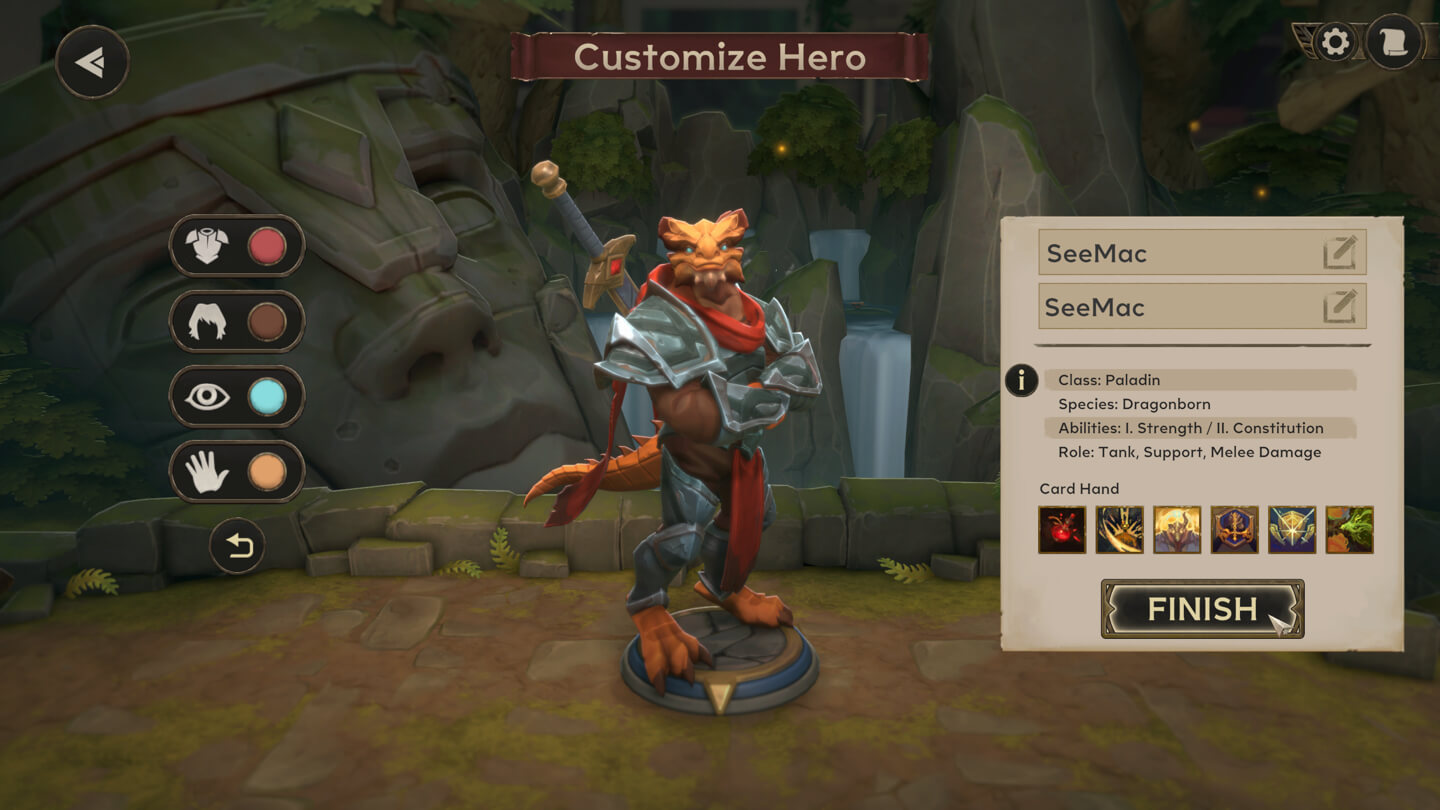Pick the cyan eye color swatch

266,397
